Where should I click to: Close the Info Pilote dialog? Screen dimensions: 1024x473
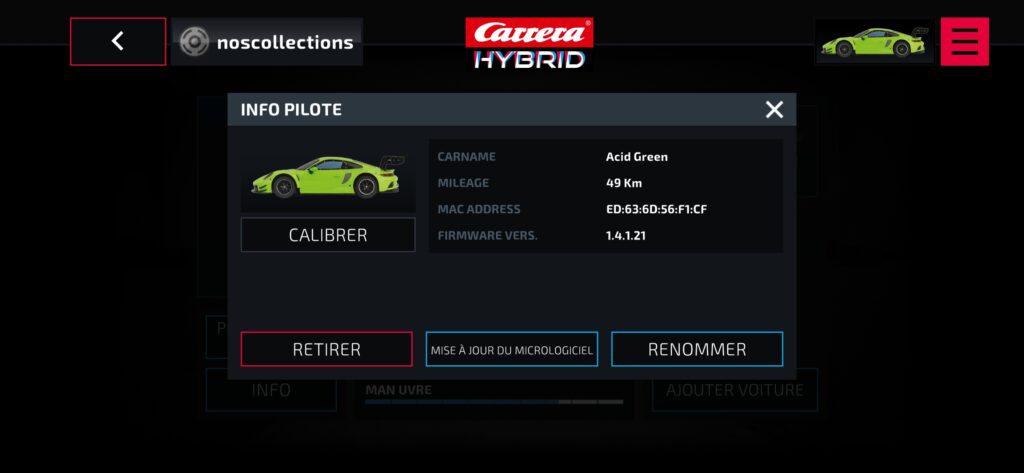[x=774, y=110]
